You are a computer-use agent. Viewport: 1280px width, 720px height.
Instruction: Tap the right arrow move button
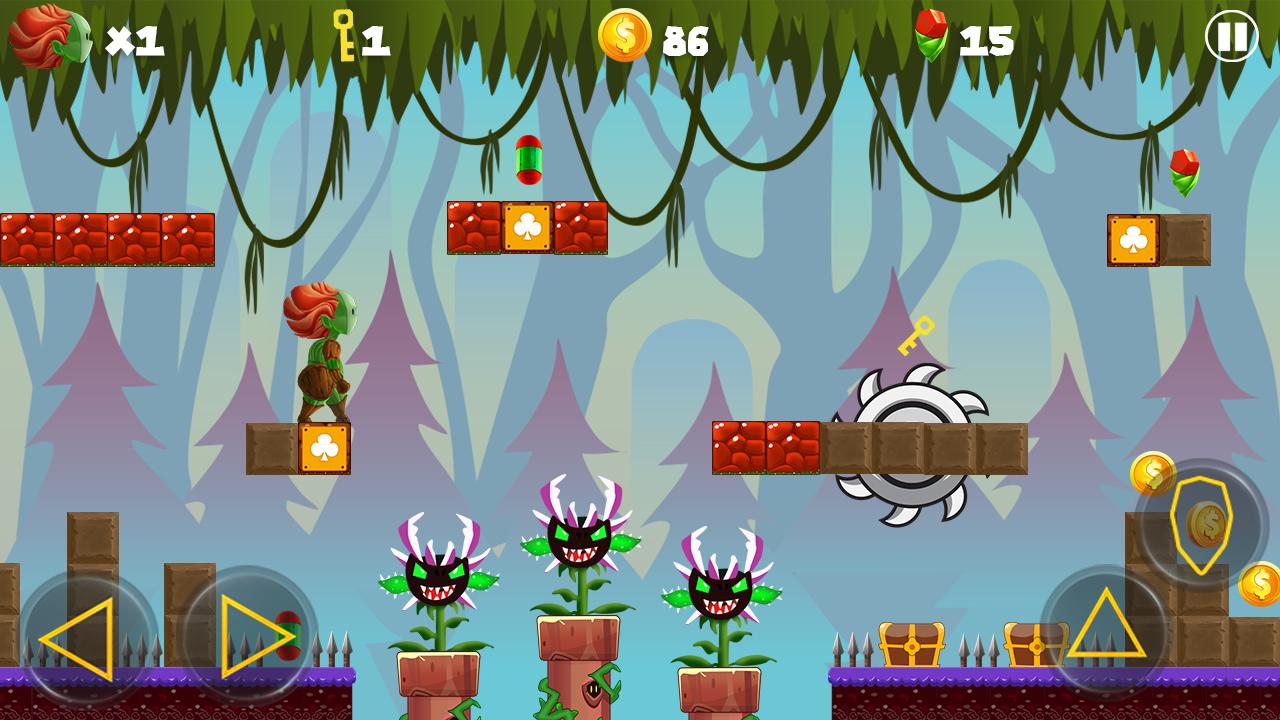pos(249,635)
